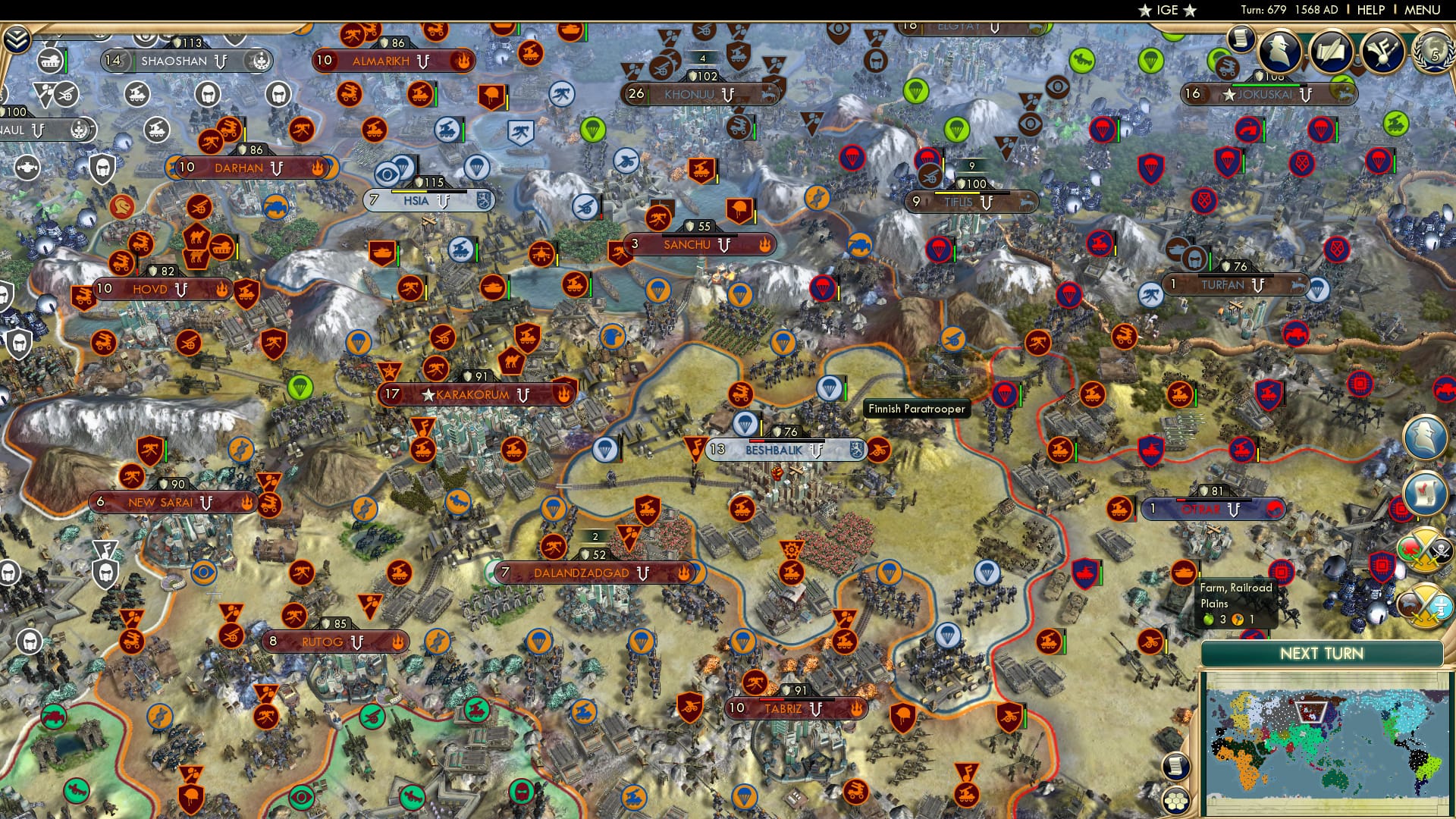
Task: Open the MENU from the top bar
Action: pyautogui.click(x=1424, y=10)
